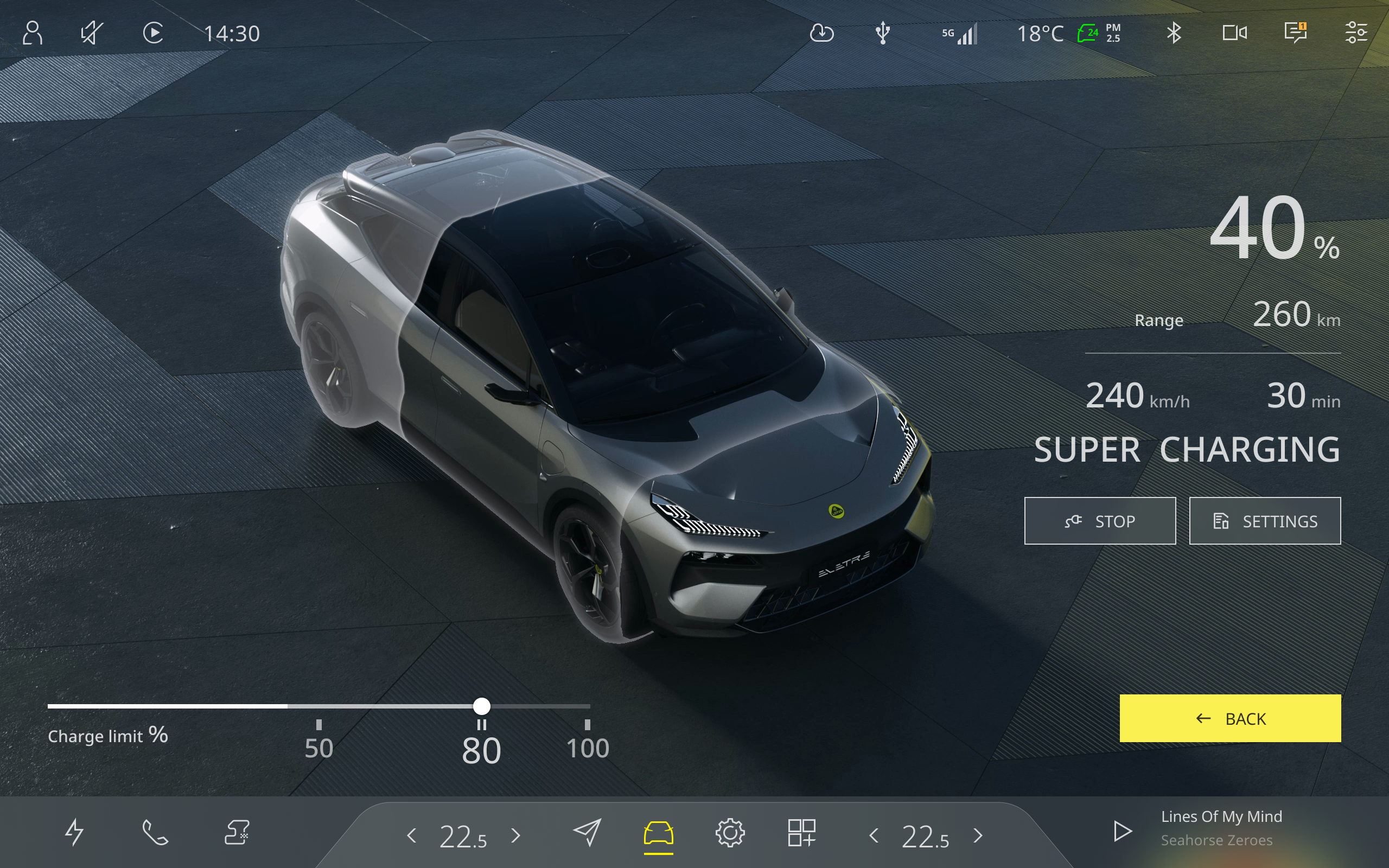This screenshot has width=1389, height=868.
Task: Open Bluetooth settings from status bar
Action: (x=1174, y=33)
